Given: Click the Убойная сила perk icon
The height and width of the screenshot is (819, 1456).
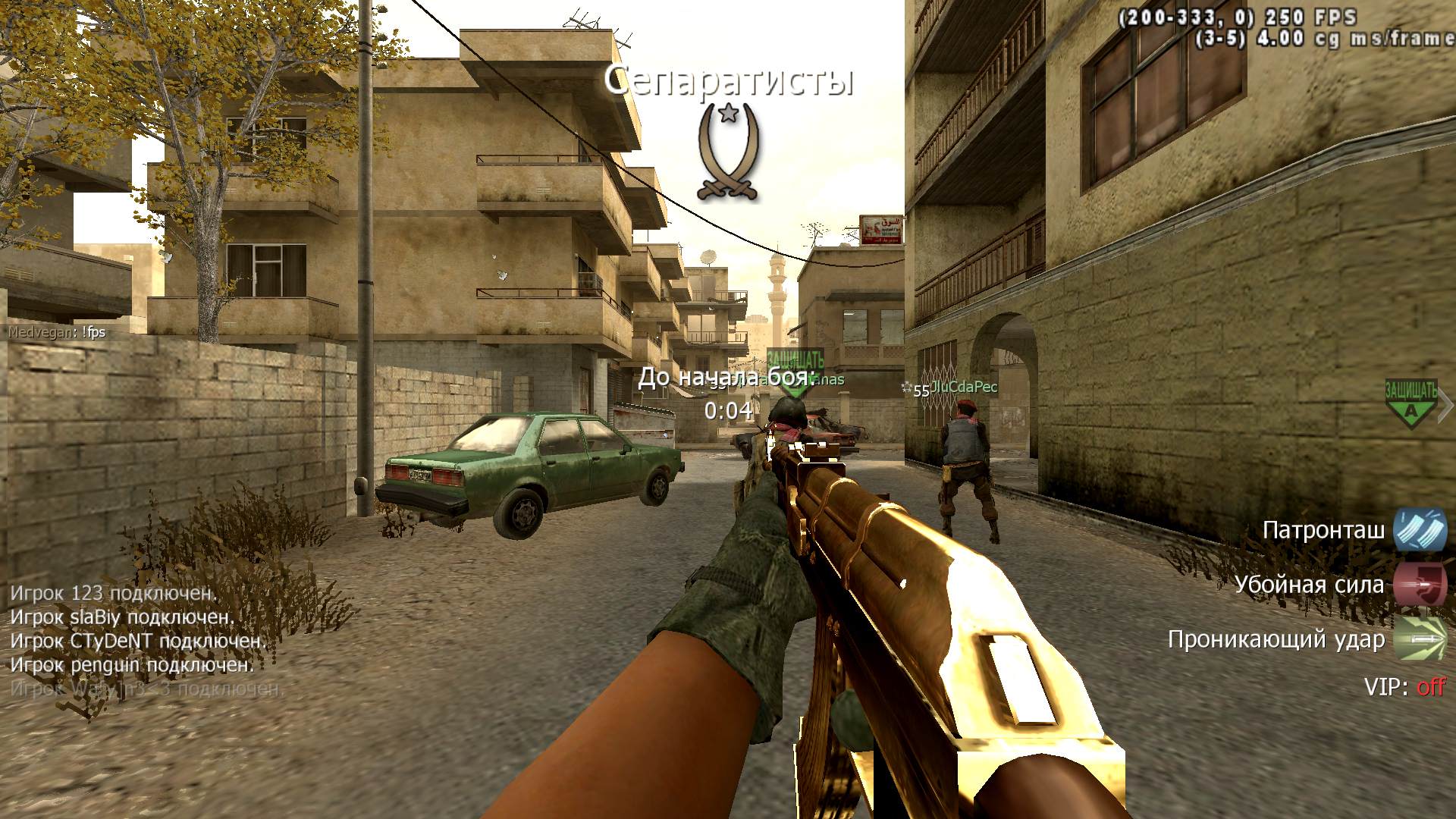Looking at the screenshot, I should coord(1420,585).
